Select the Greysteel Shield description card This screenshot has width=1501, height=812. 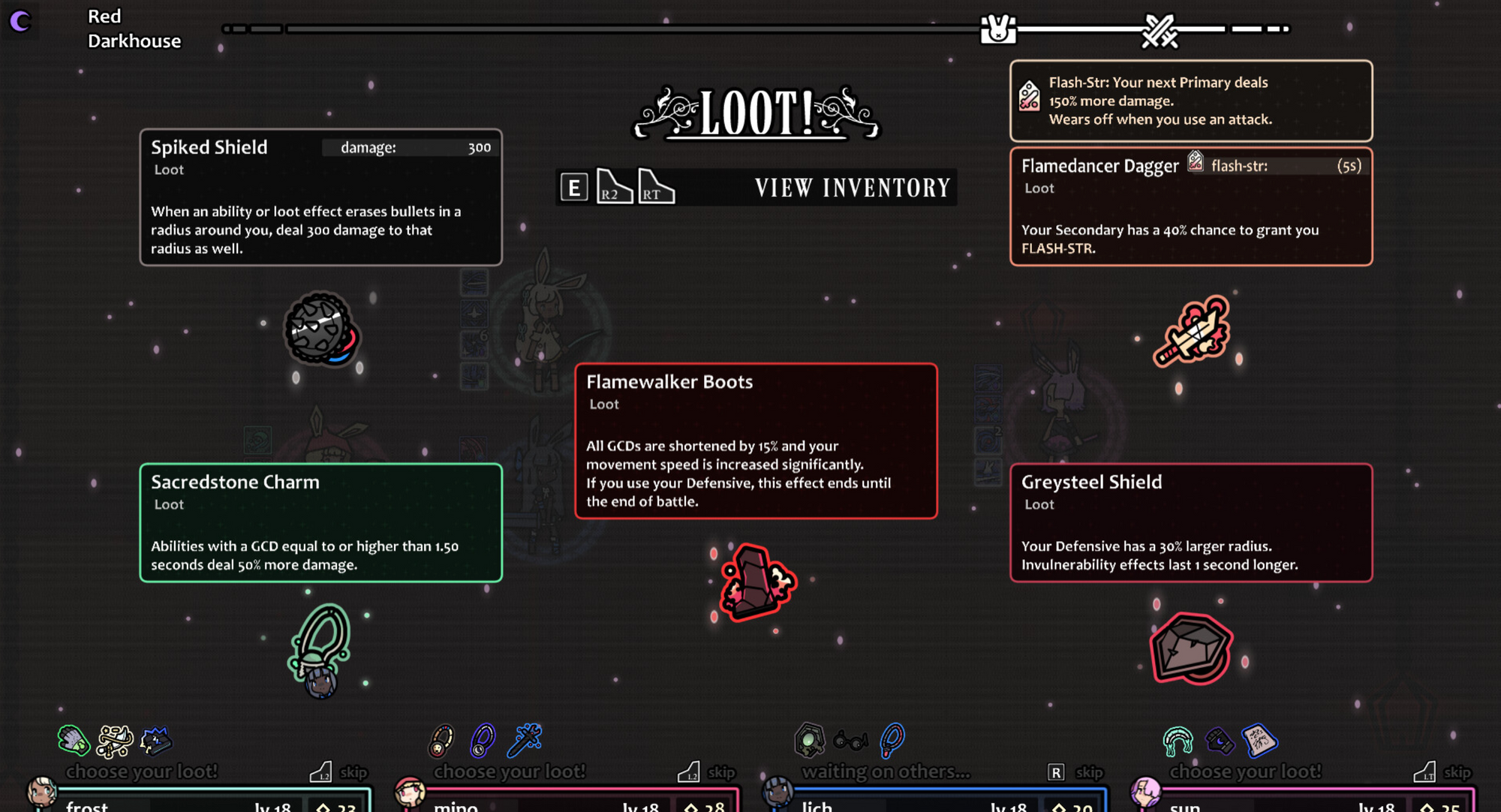(1191, 522)
